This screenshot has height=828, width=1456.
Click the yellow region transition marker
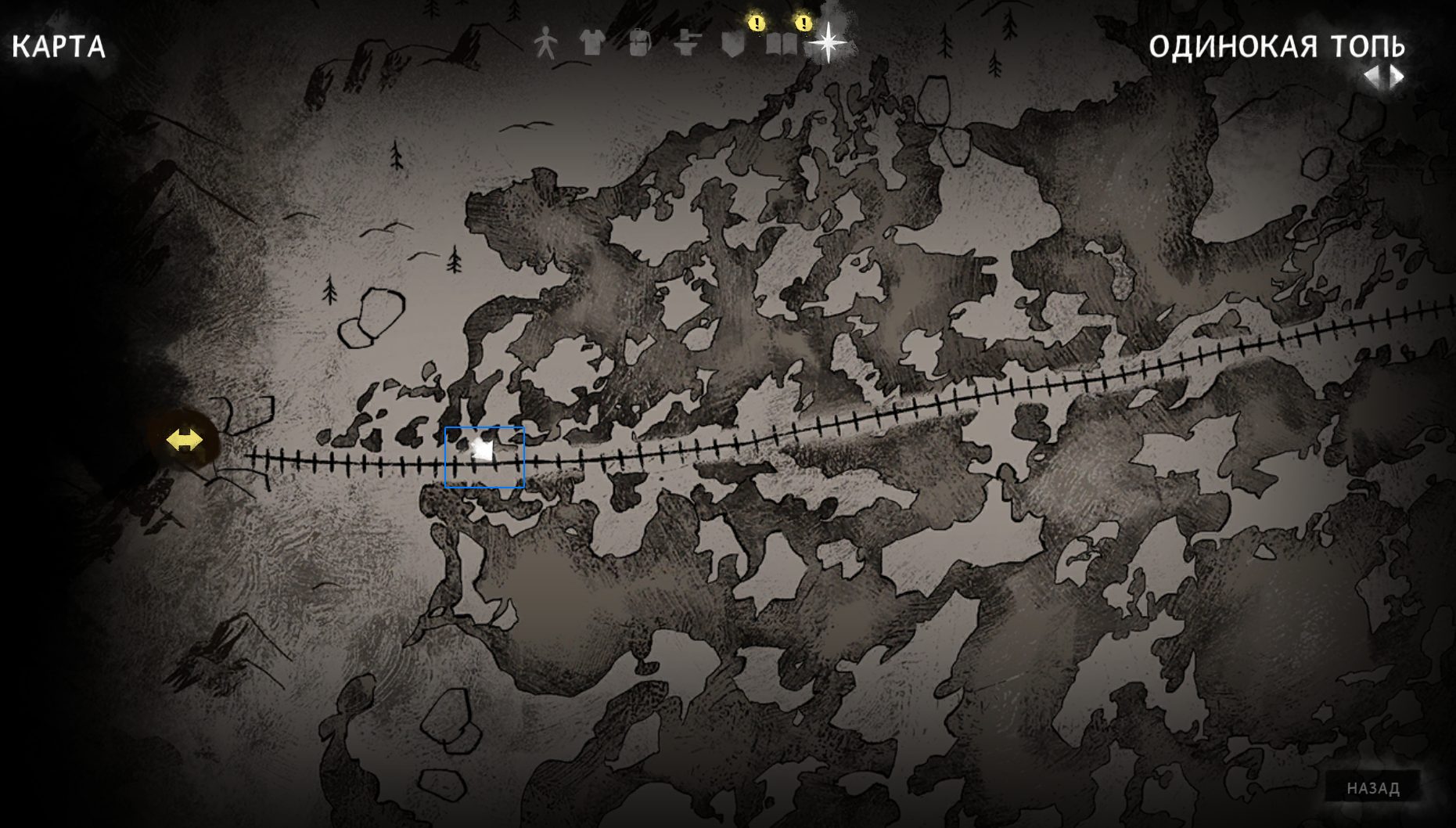[185, 440]
